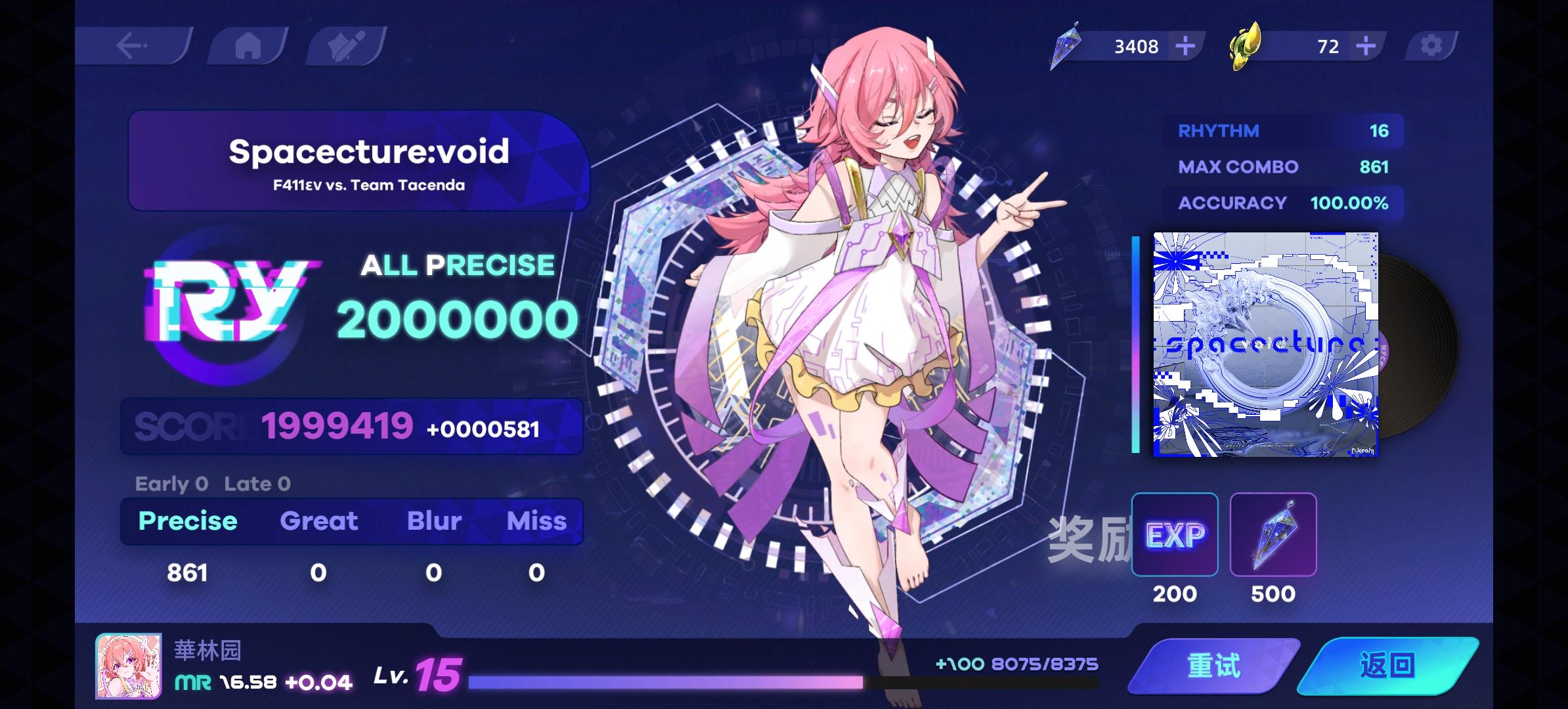1568x709 pixels.
Task: Click the plus beside the gold amount
Action: 1364,45
